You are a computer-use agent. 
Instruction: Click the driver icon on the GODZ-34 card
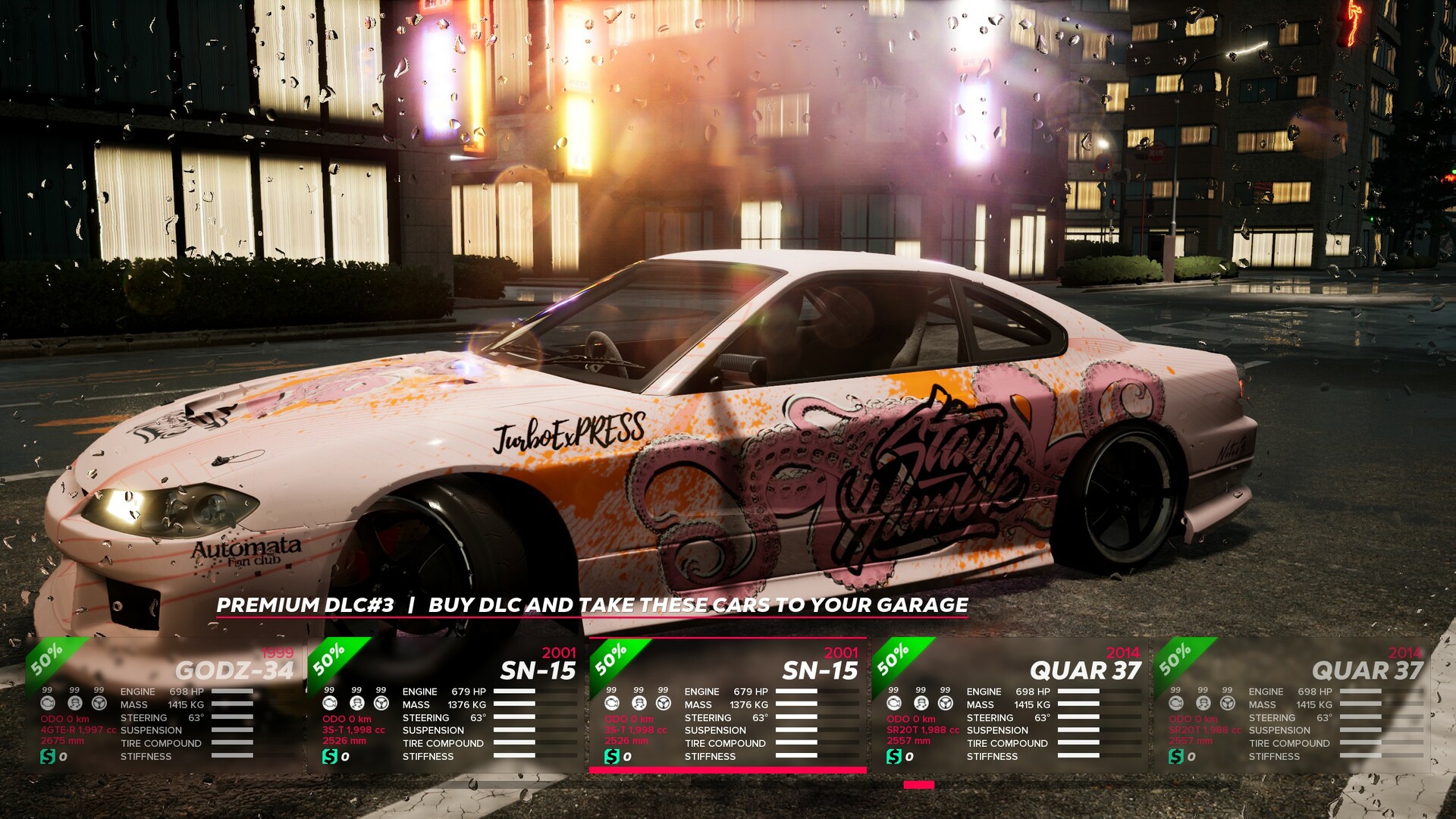click(x=74, y=704)
